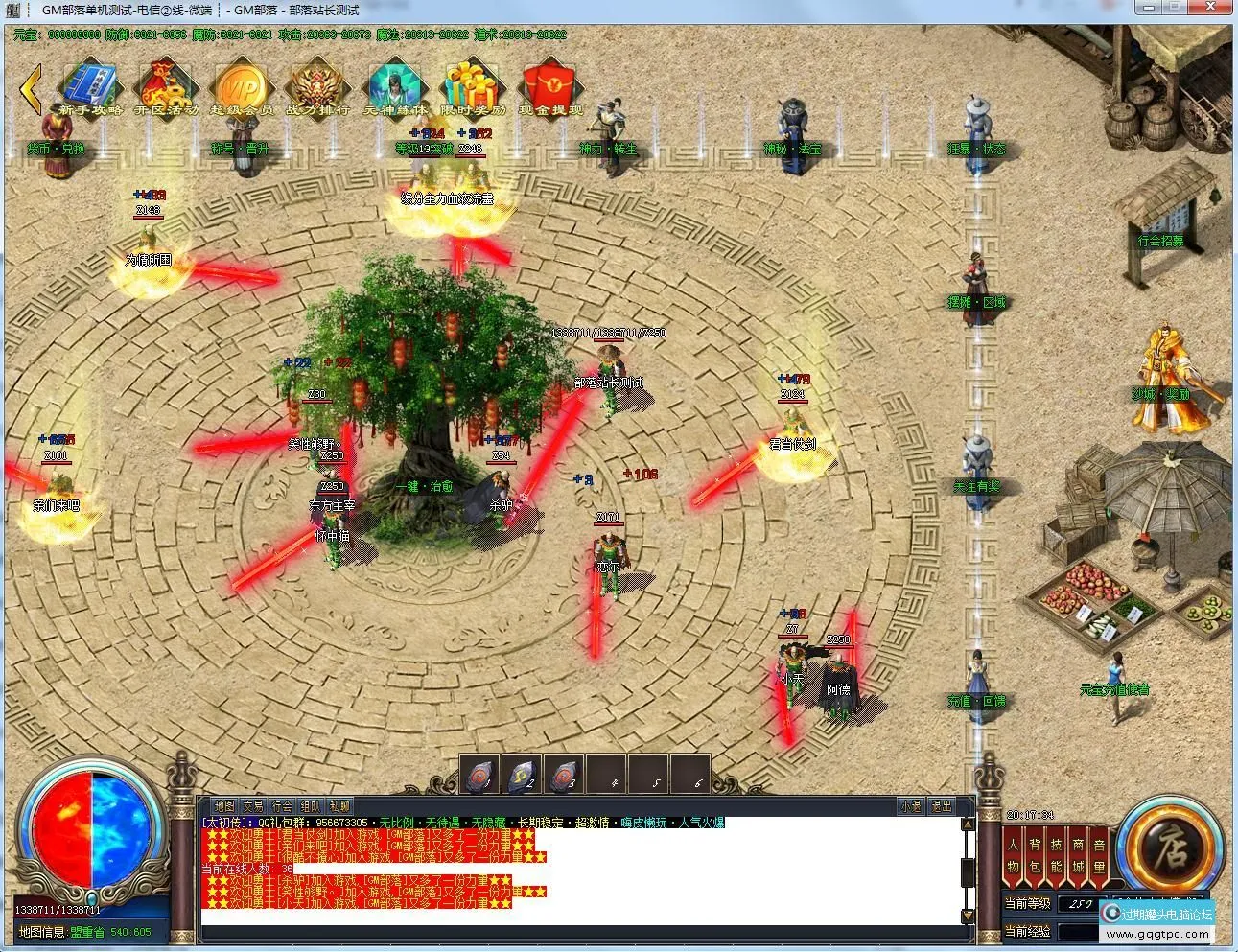1238x952 pixels.
Task: Click the 地图 map button
Action: (224, 806)
